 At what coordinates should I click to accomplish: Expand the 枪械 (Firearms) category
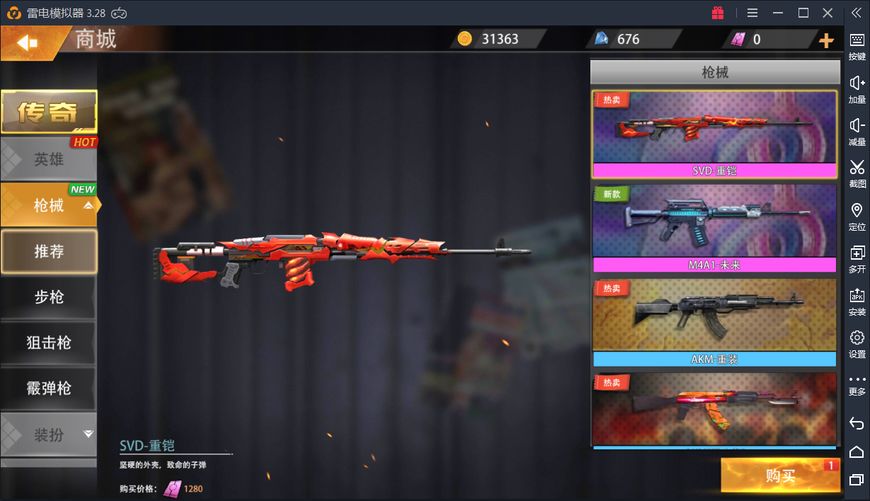pyautogui.click(x=49, y=205)
